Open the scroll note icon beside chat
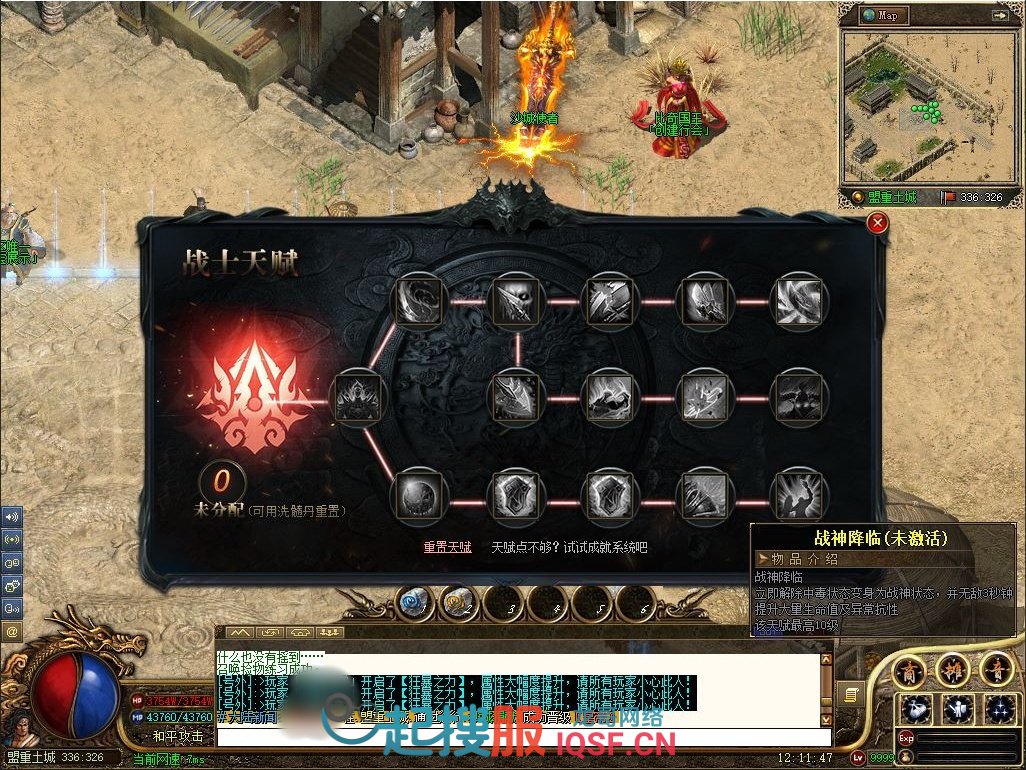Viewport: 1026px width, 770px height. (851, 692)
